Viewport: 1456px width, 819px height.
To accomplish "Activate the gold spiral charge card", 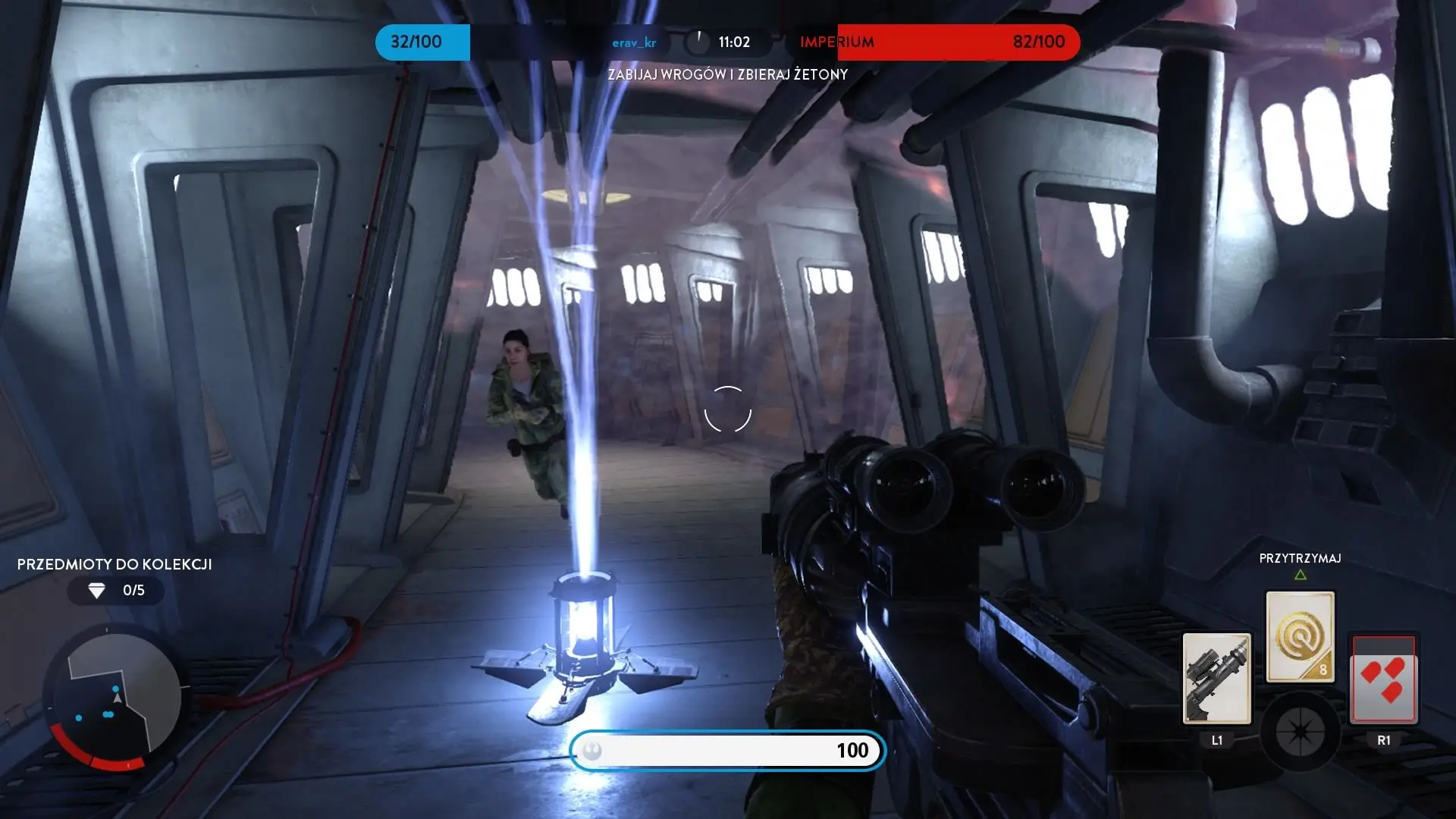I will pos(1300,637).
